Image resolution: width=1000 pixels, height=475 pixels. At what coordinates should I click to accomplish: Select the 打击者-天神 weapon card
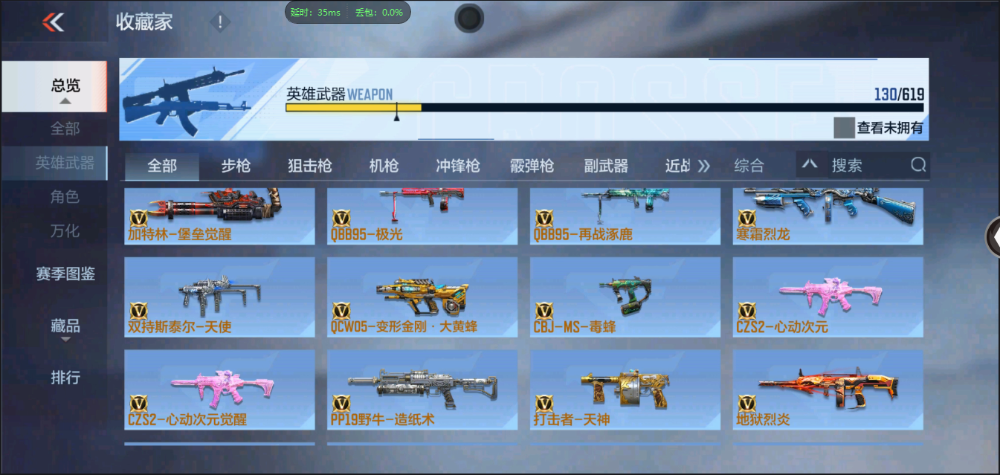pos(625,389)
